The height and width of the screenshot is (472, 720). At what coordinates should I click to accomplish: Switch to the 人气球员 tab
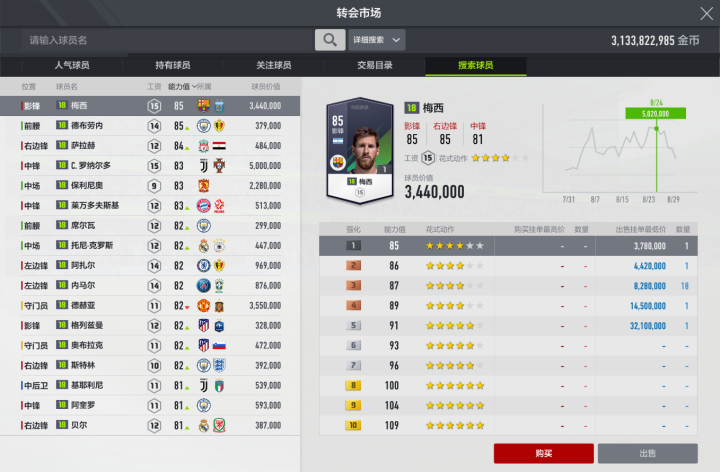pyautogui.click(x=70, y=66)
